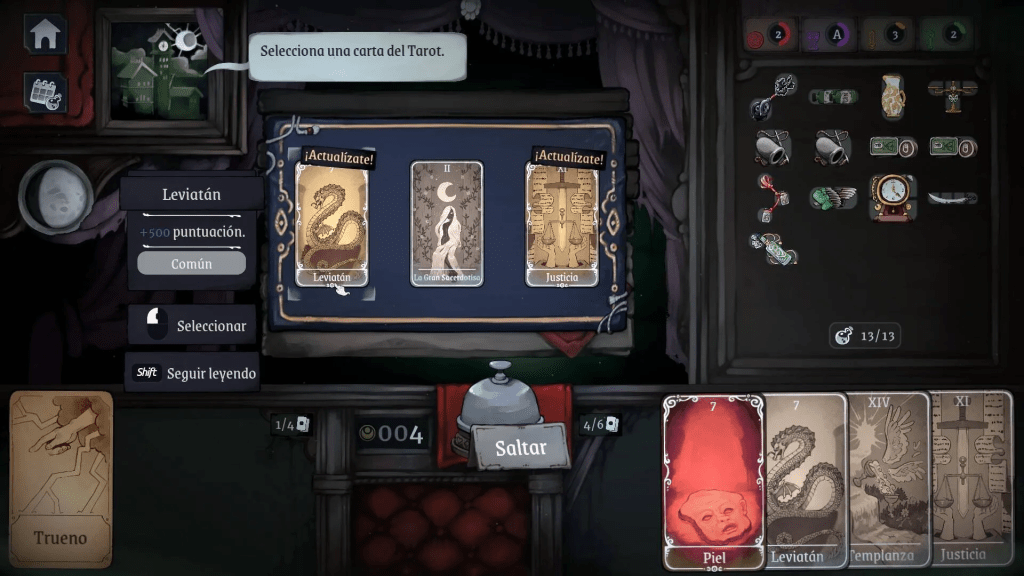Image resolution: width=1024 pixels, height=576 pixels.
Task: Select the patterned vase item
Action: 892,96
